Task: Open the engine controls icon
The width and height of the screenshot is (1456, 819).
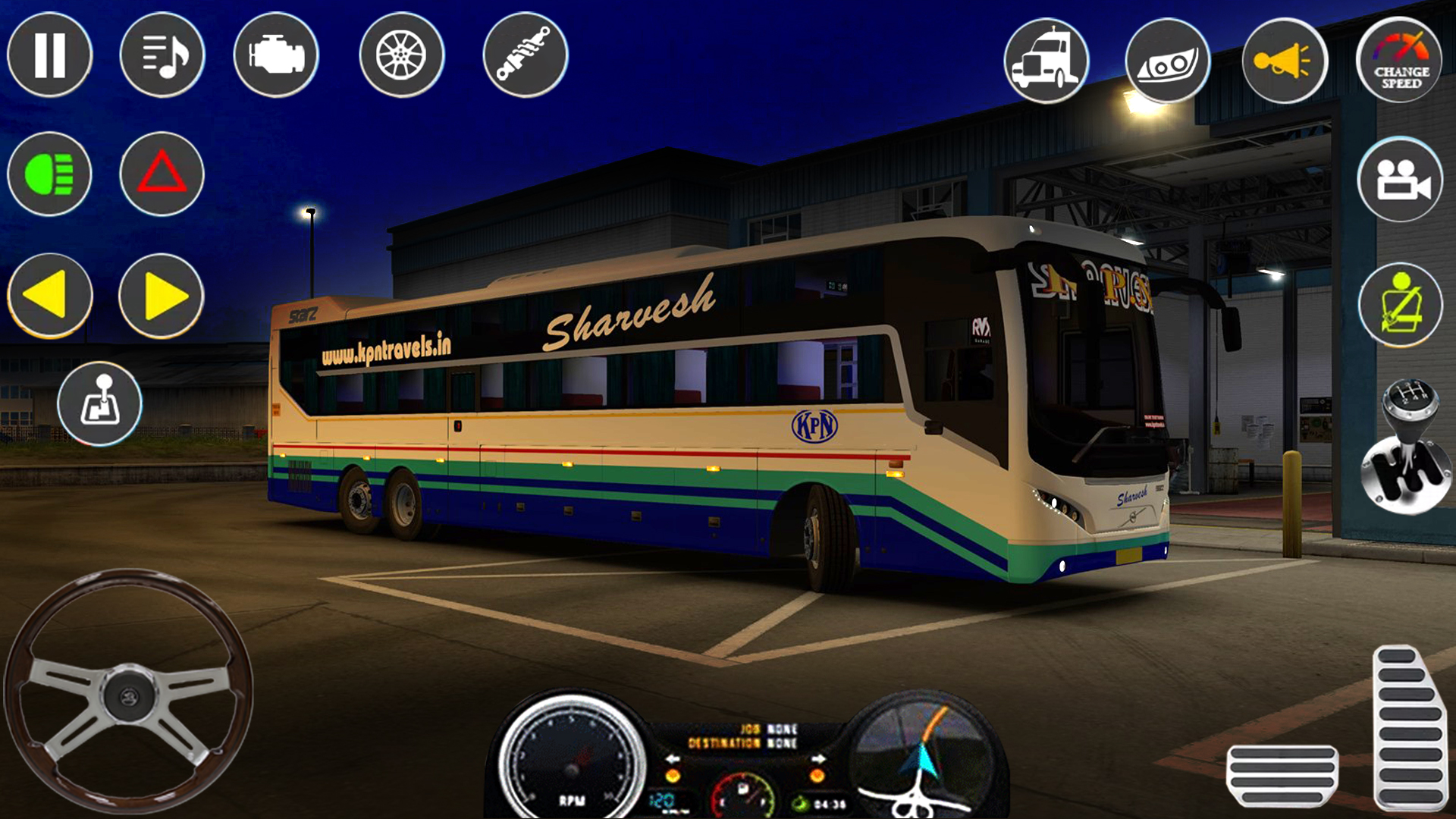Action: pos(275,55)
